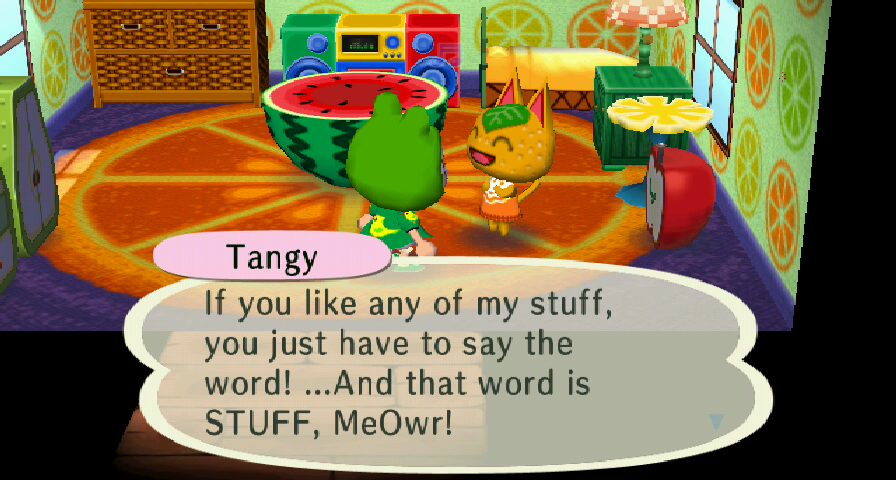Advance dialogue with the blue arrow indicator
The height and width of the screenshot is (480, 896).
[716, 422]
